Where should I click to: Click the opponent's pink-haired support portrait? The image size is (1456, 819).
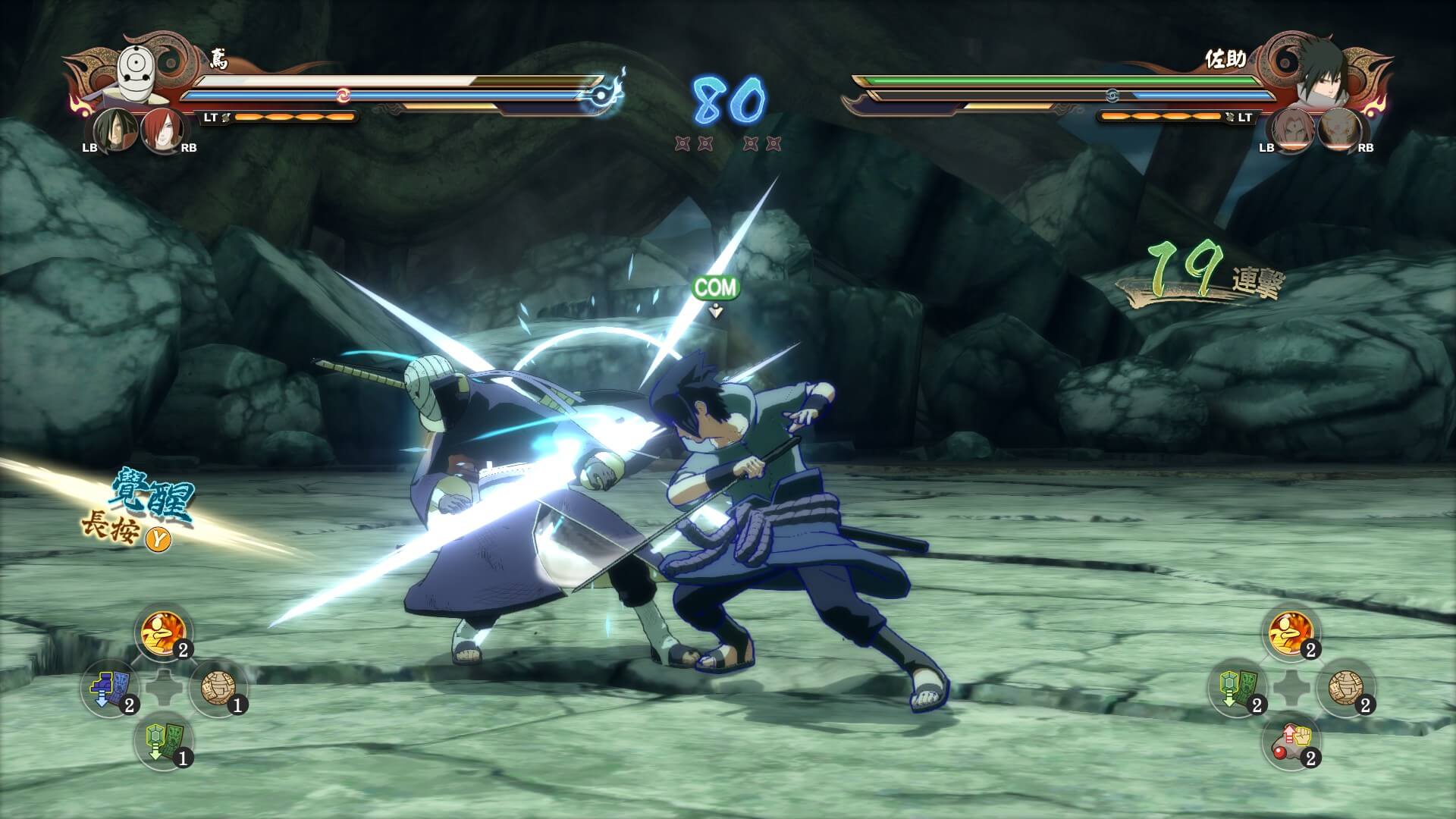[x=1293, y=130]
